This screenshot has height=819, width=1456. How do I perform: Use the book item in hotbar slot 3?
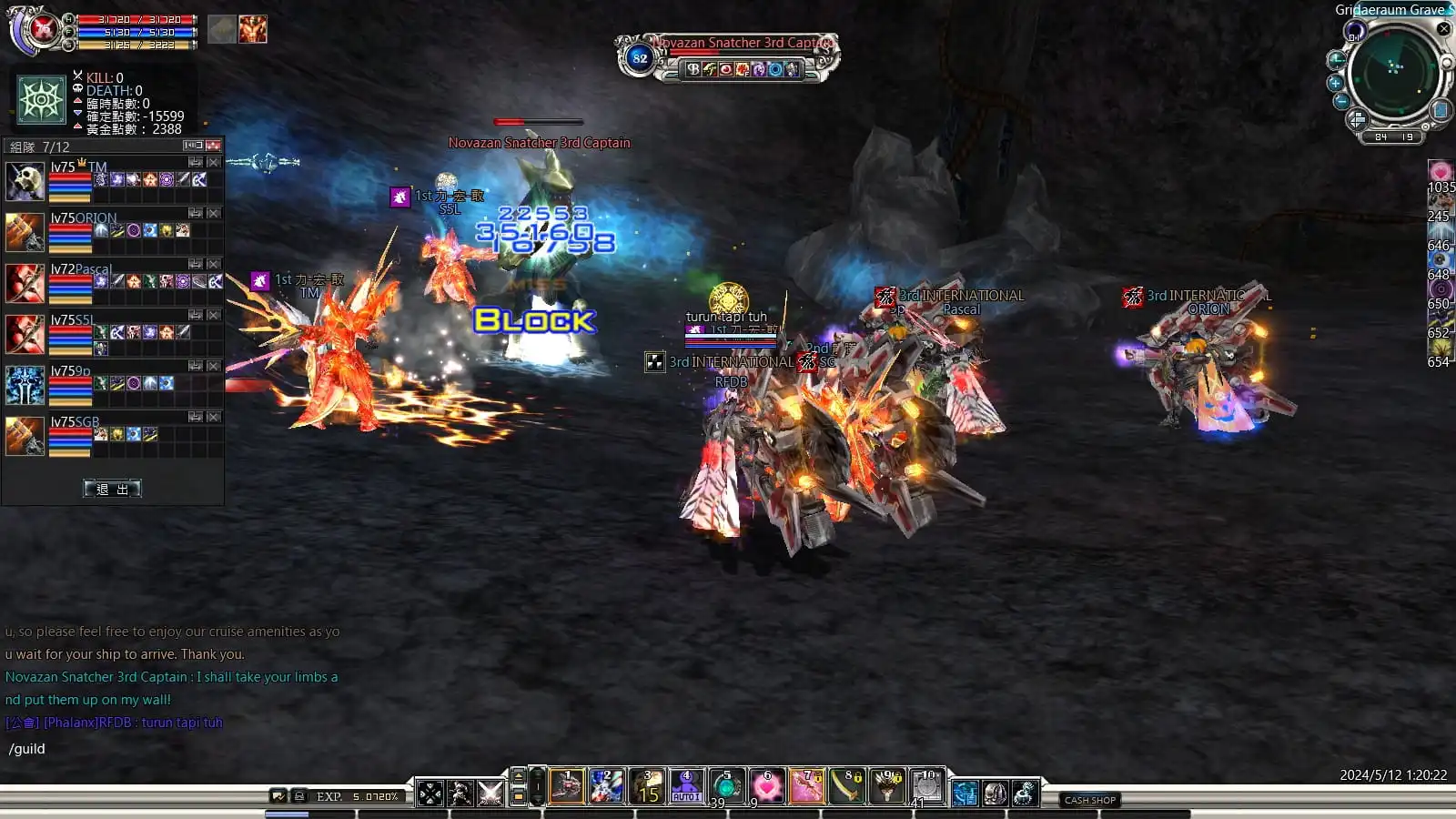[647, 787]
